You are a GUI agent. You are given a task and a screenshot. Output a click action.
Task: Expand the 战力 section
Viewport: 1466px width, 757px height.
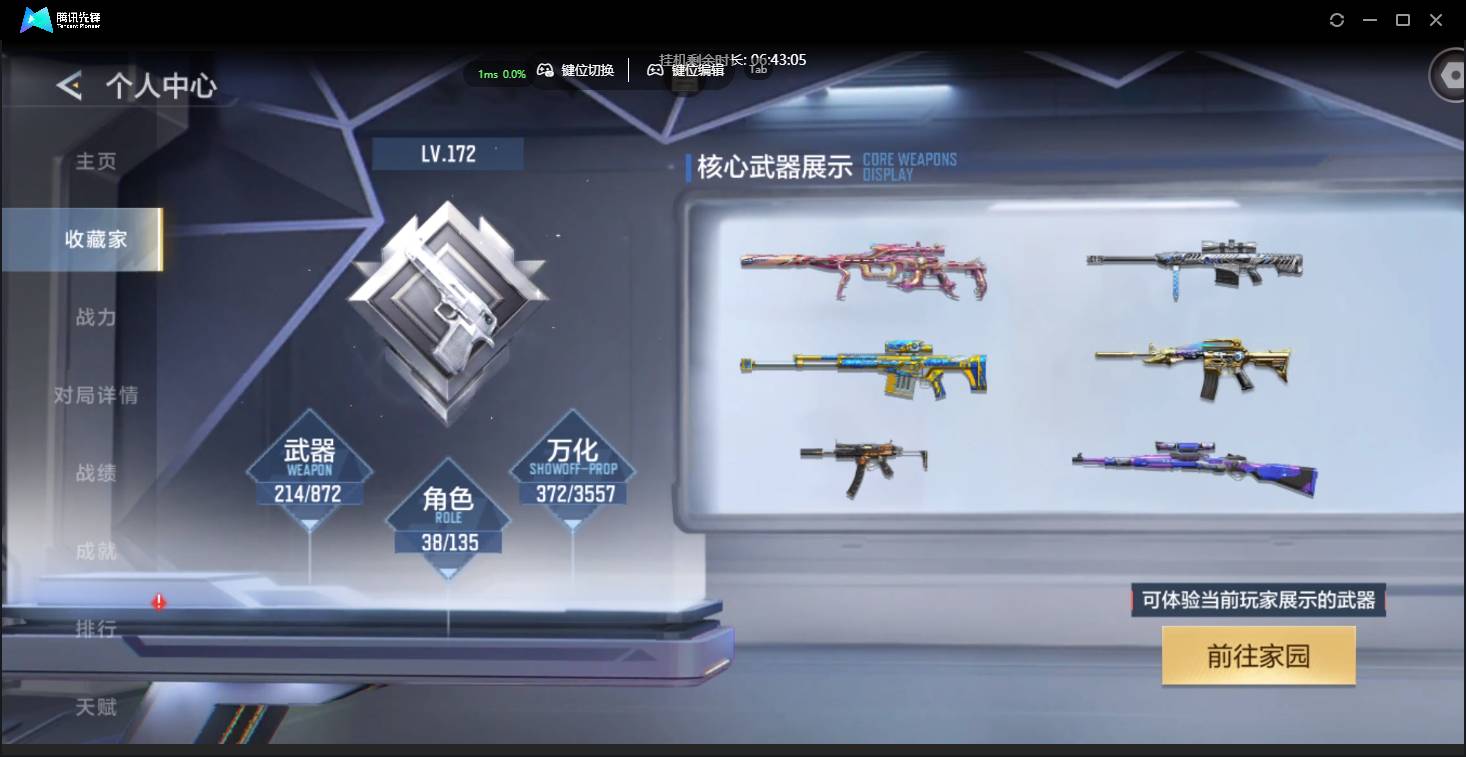[x=95, y=317]
